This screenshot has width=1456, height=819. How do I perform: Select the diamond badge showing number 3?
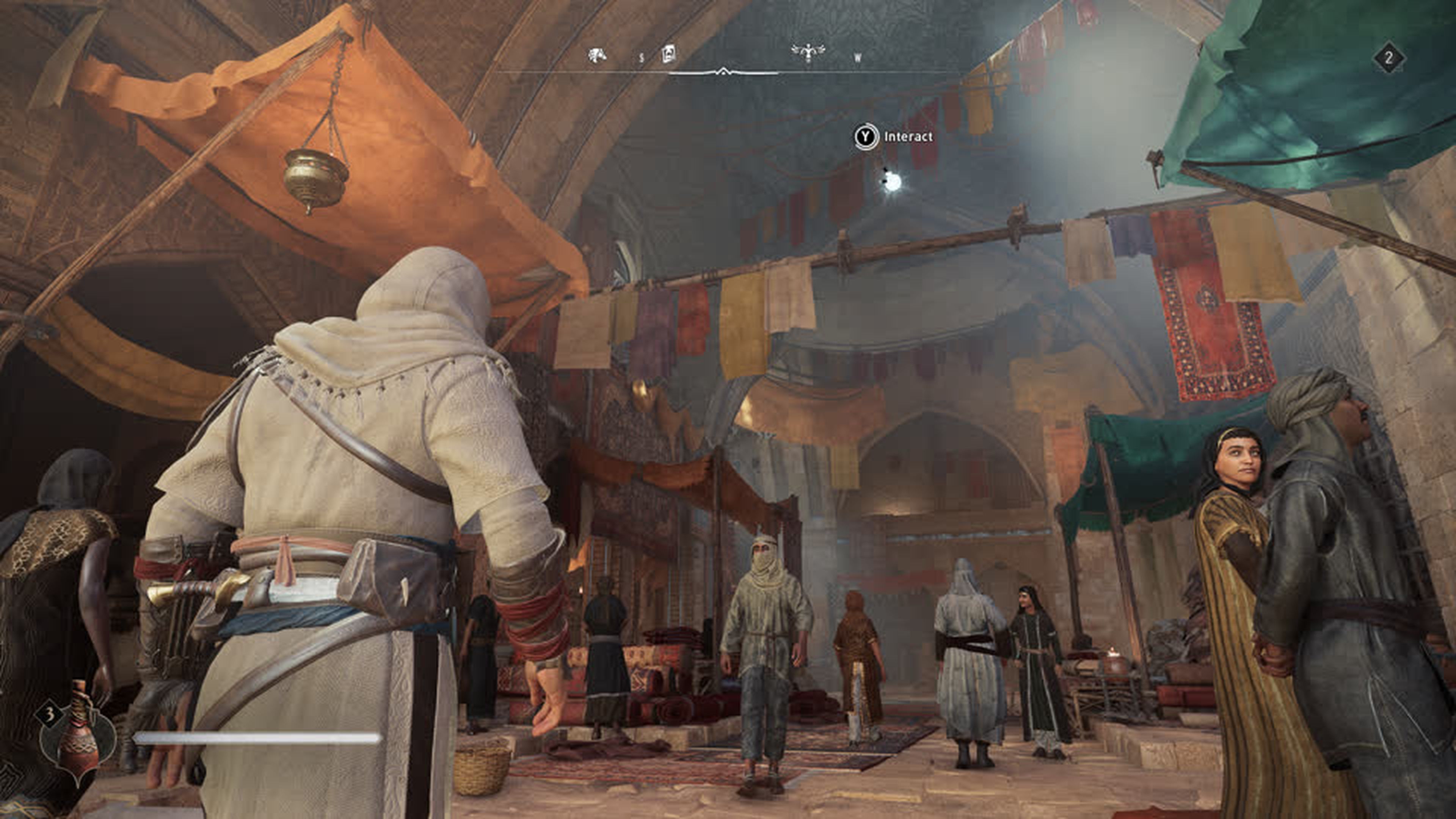50,715
